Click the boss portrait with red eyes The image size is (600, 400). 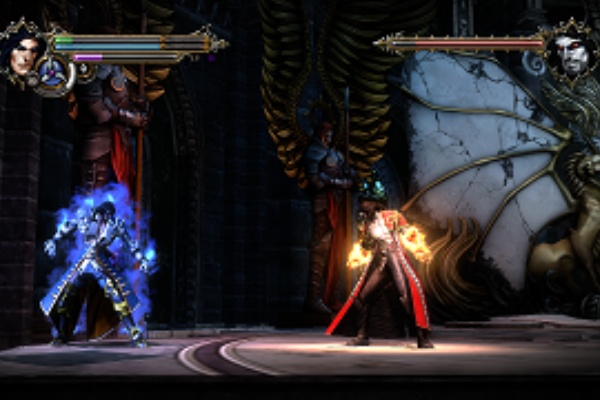573,51
